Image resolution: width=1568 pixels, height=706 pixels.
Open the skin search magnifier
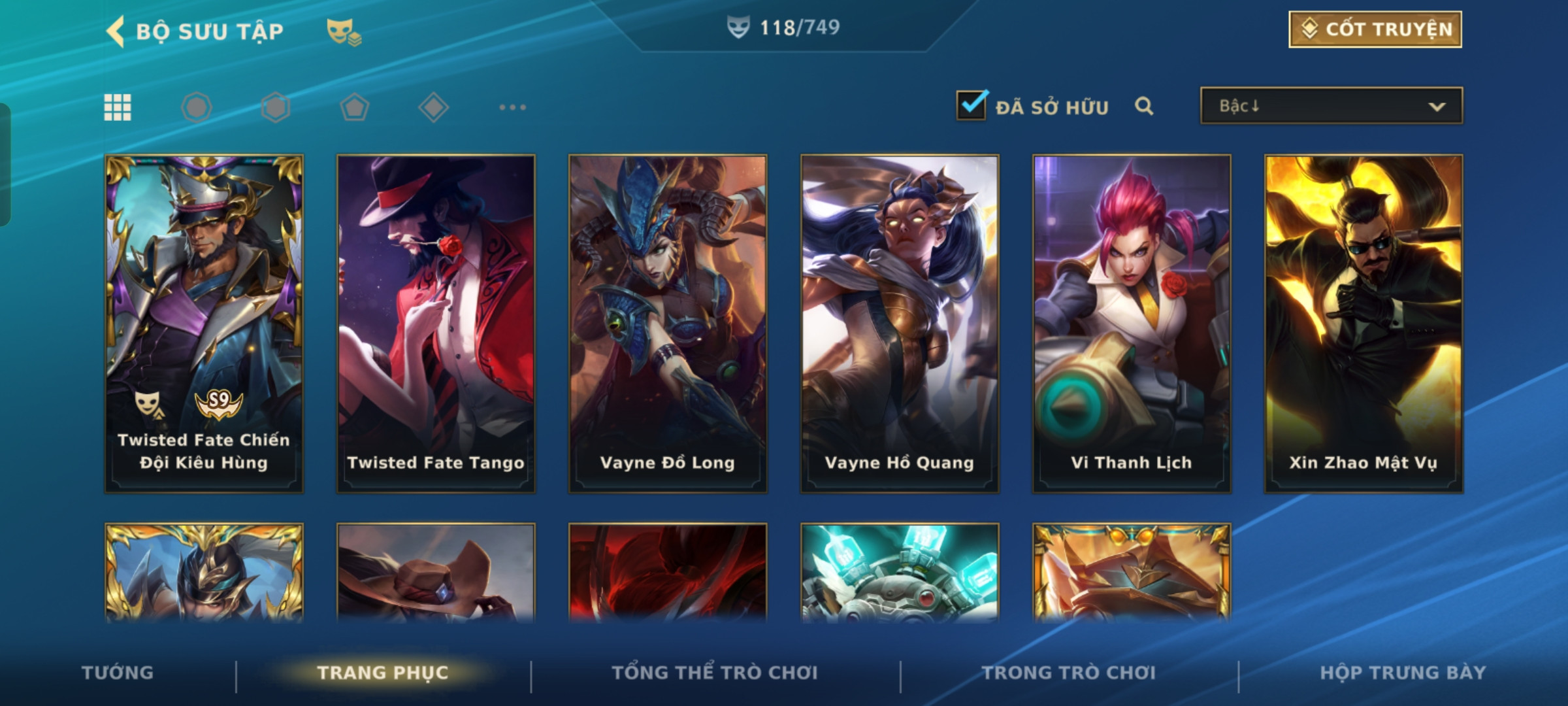1143,106
